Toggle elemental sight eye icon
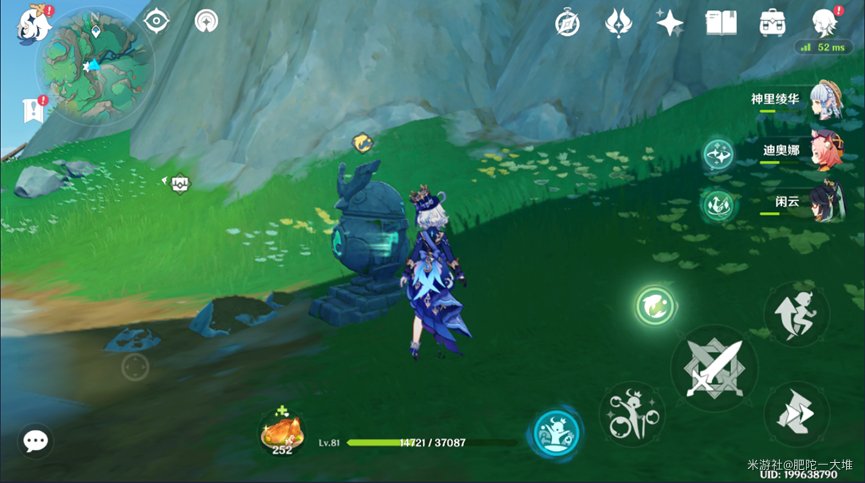The height and width of the screenshot is (483, 865). [x=158, y=20]
